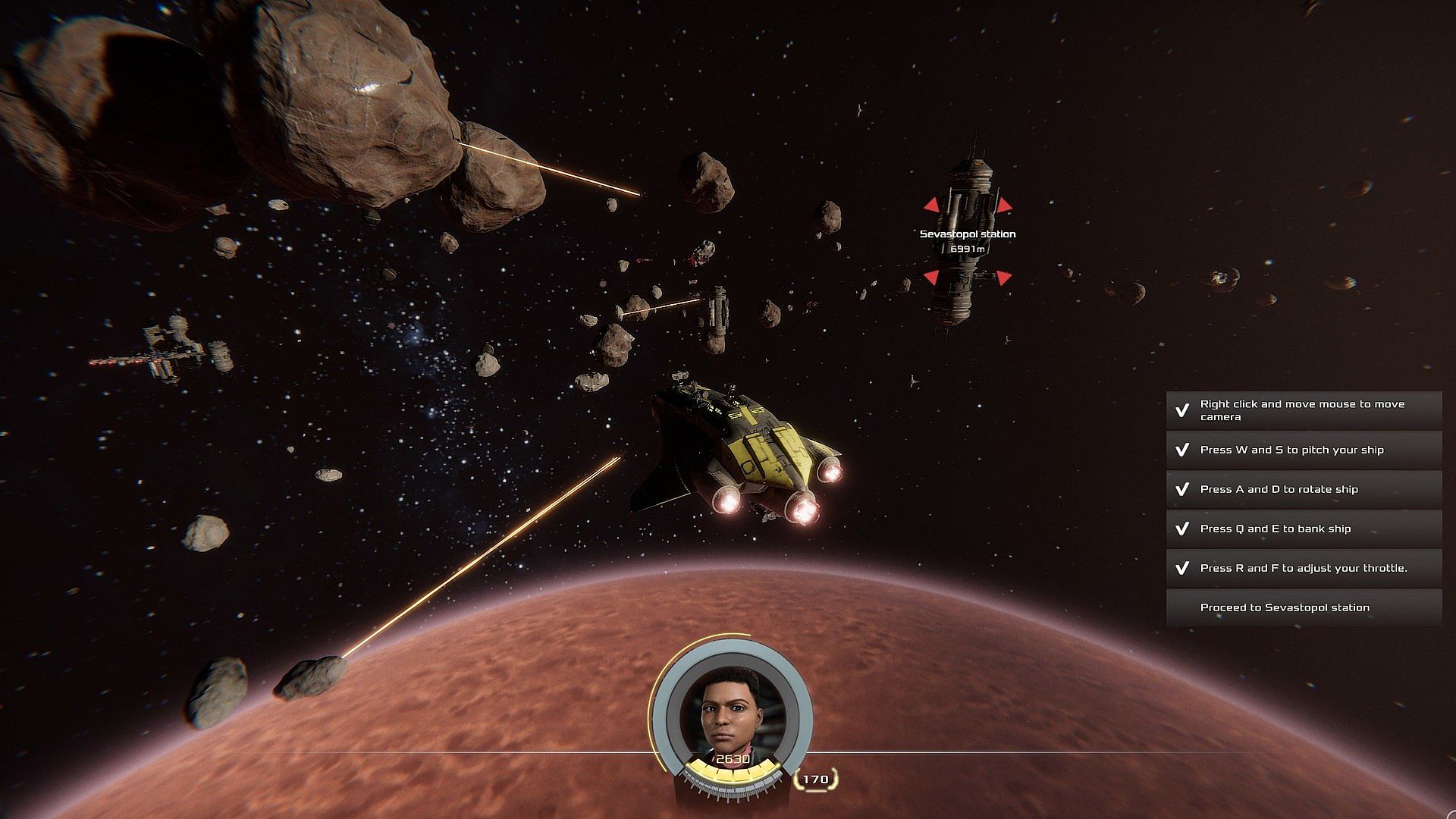Screen dimensions: 1456x819
Task: Select the Sevastopol station target marker
Action: [967, 241]
